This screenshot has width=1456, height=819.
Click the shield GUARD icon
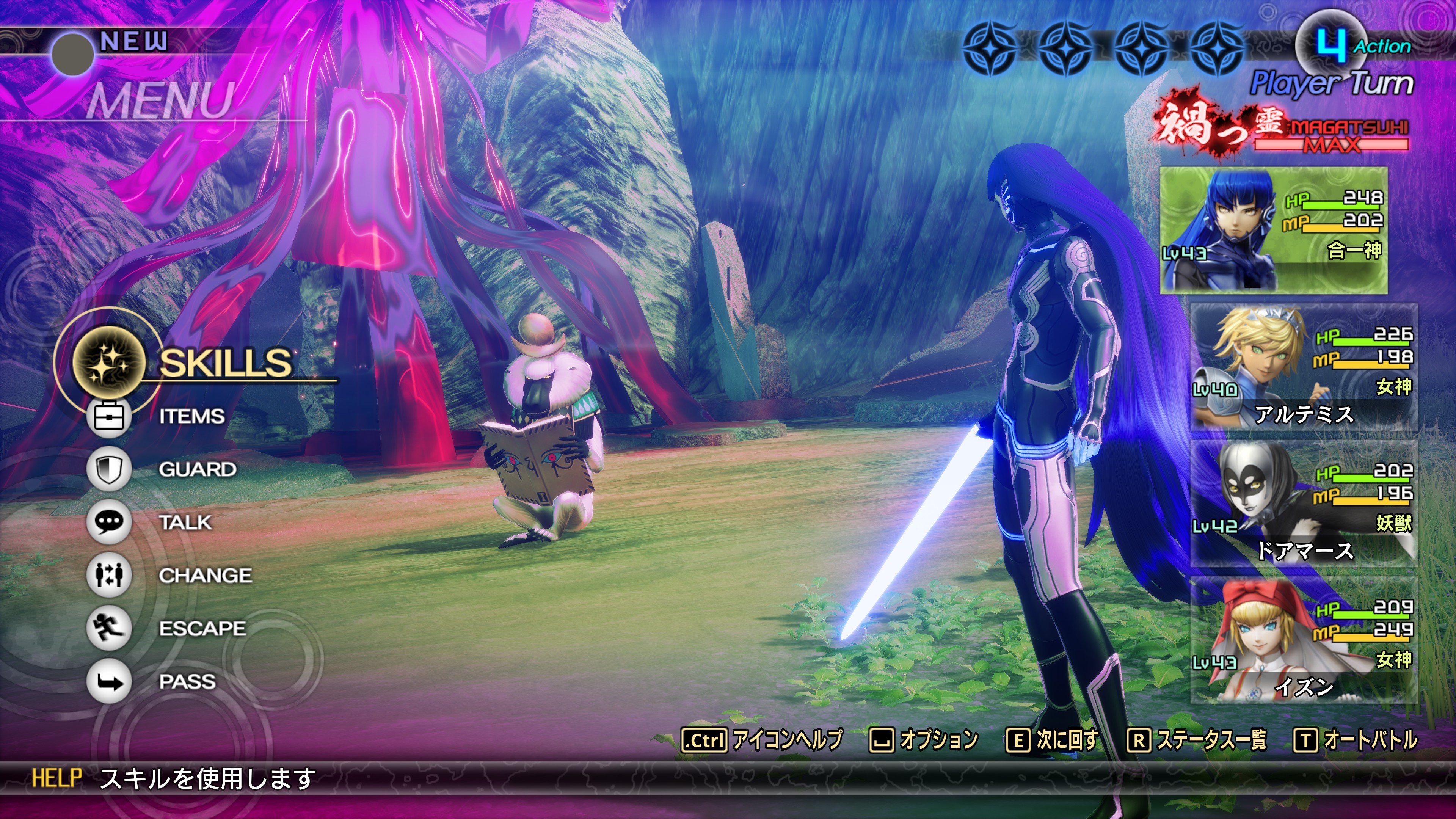point(109,469)
